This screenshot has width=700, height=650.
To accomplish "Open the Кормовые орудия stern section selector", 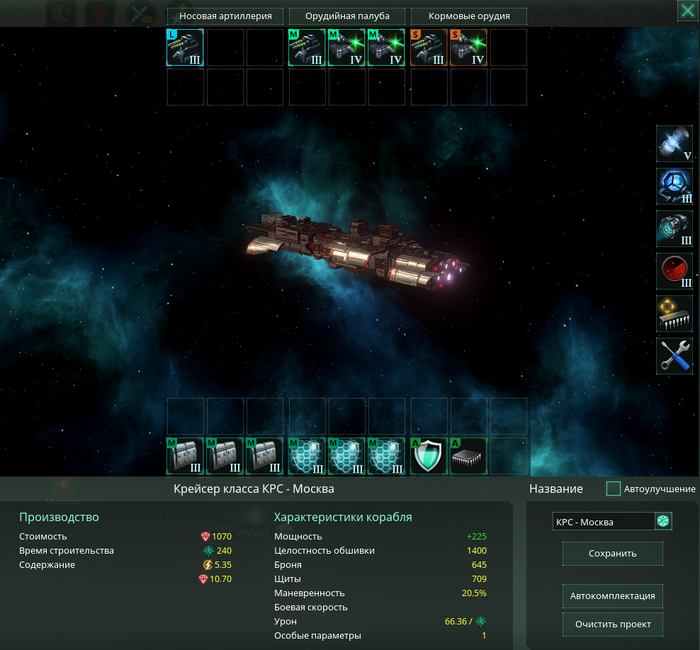I will point(469,16).
